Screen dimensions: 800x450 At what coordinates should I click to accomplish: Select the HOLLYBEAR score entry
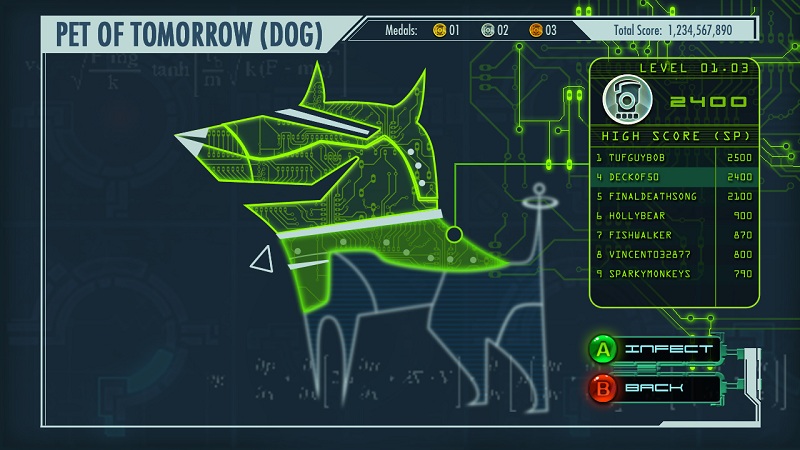tap(672, 215)
